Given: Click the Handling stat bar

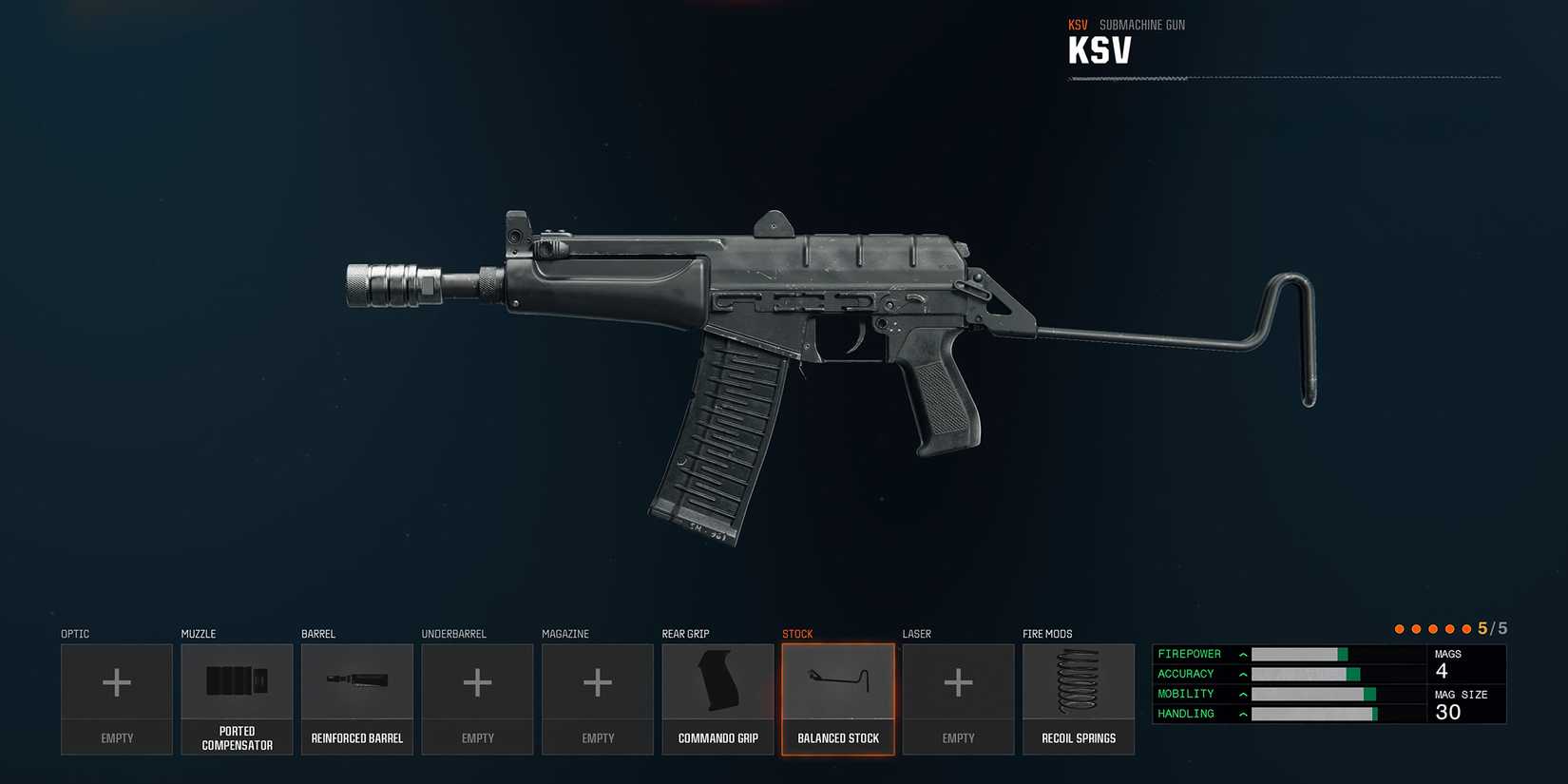Looking at the screenshot, I should (1316, 713).
